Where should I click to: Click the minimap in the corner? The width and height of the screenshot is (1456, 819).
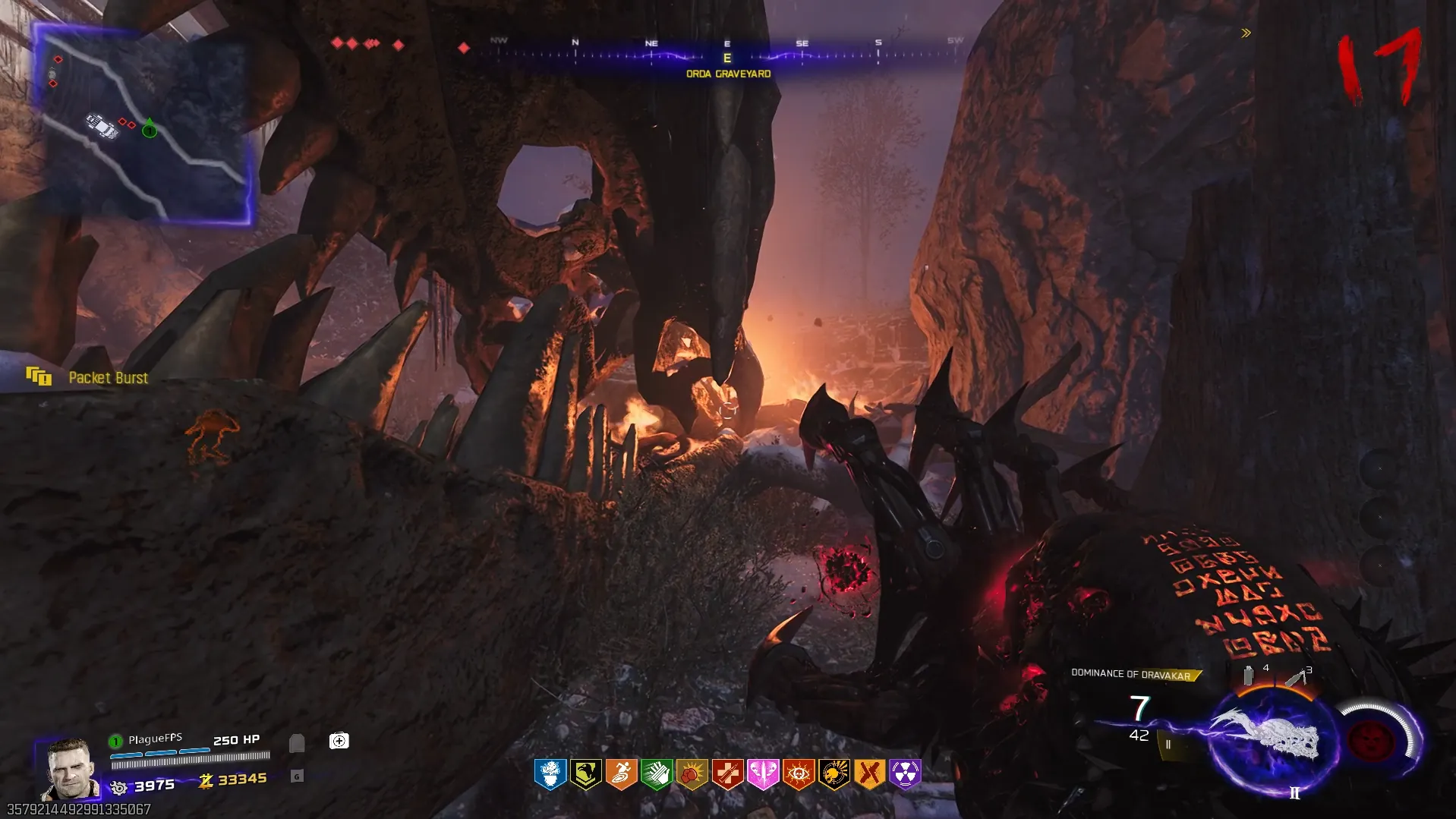pos(142,124)
